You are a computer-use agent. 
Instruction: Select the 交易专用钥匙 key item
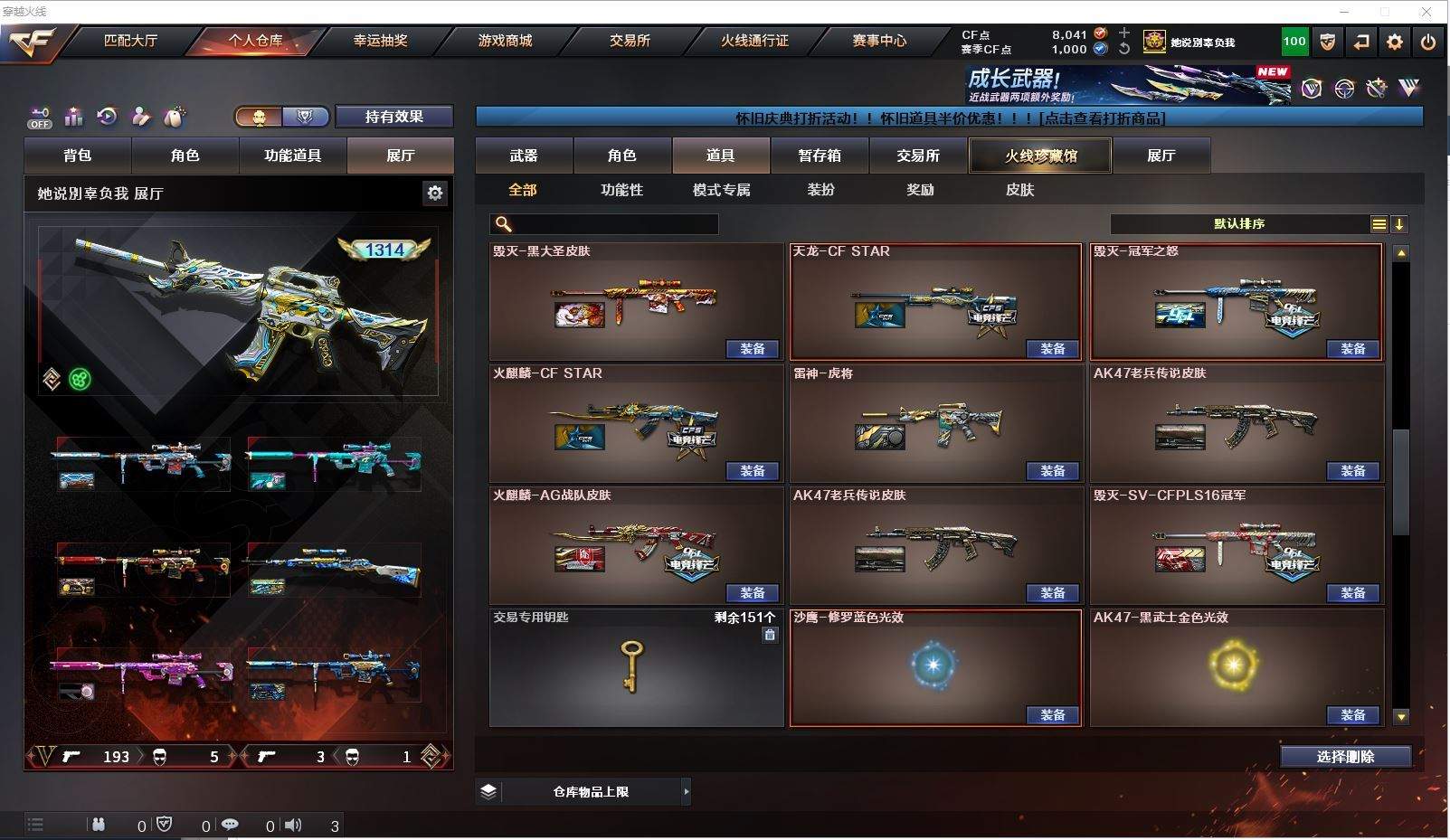click(x=635, y=667)
